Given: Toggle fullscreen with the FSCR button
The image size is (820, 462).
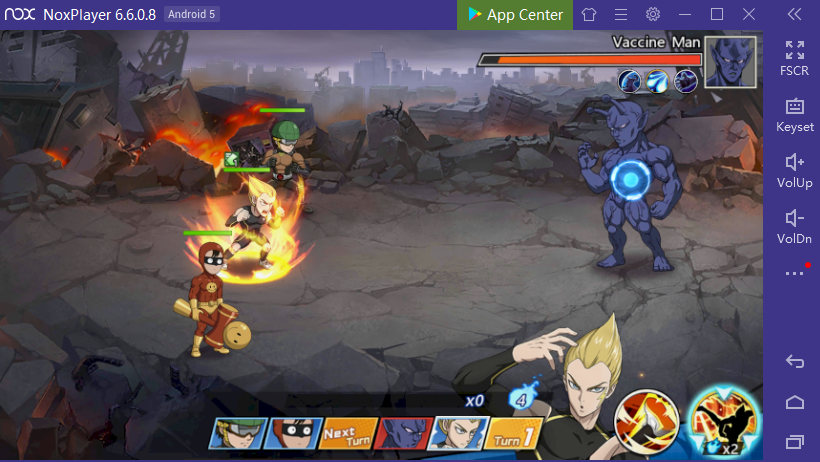Looking at the screenshot, I should click(795, 56).
